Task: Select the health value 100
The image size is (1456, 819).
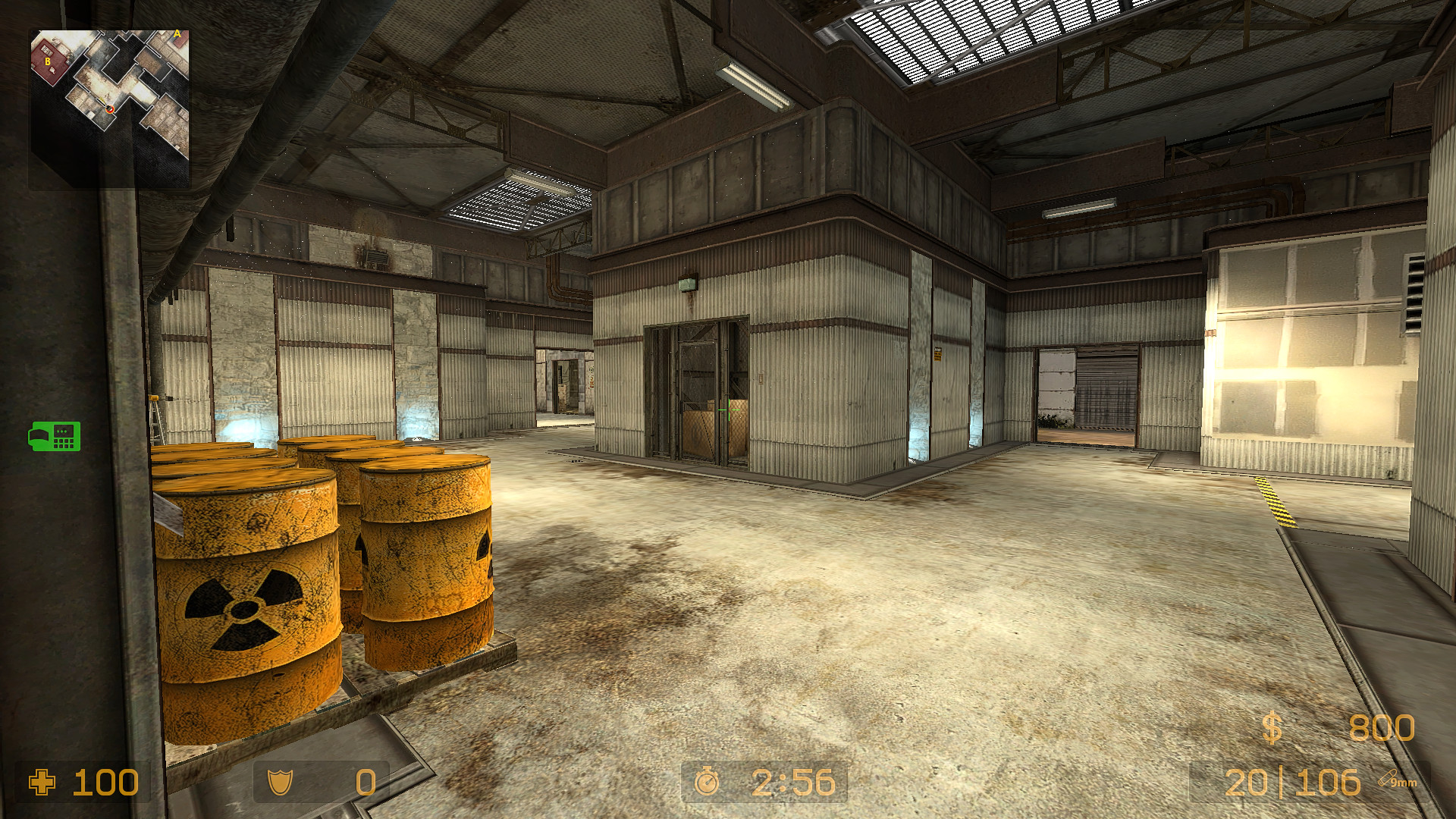Action: [105, 783]
